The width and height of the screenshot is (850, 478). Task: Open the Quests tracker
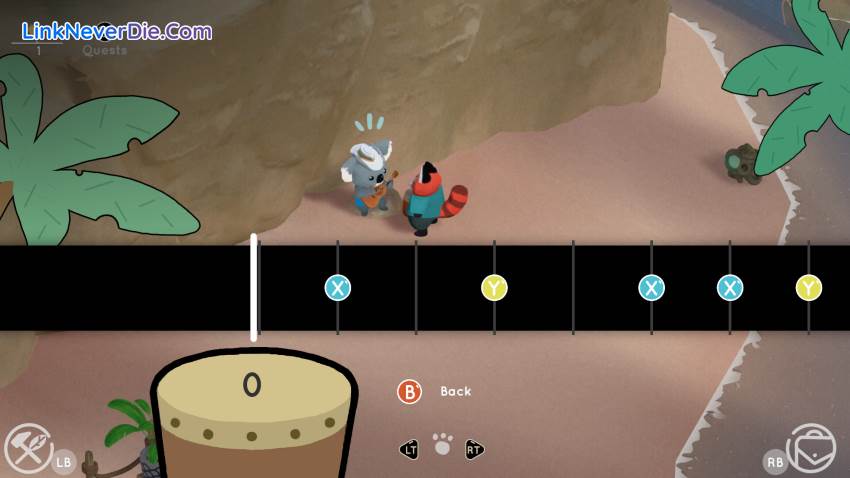click(x=104, y=50)
